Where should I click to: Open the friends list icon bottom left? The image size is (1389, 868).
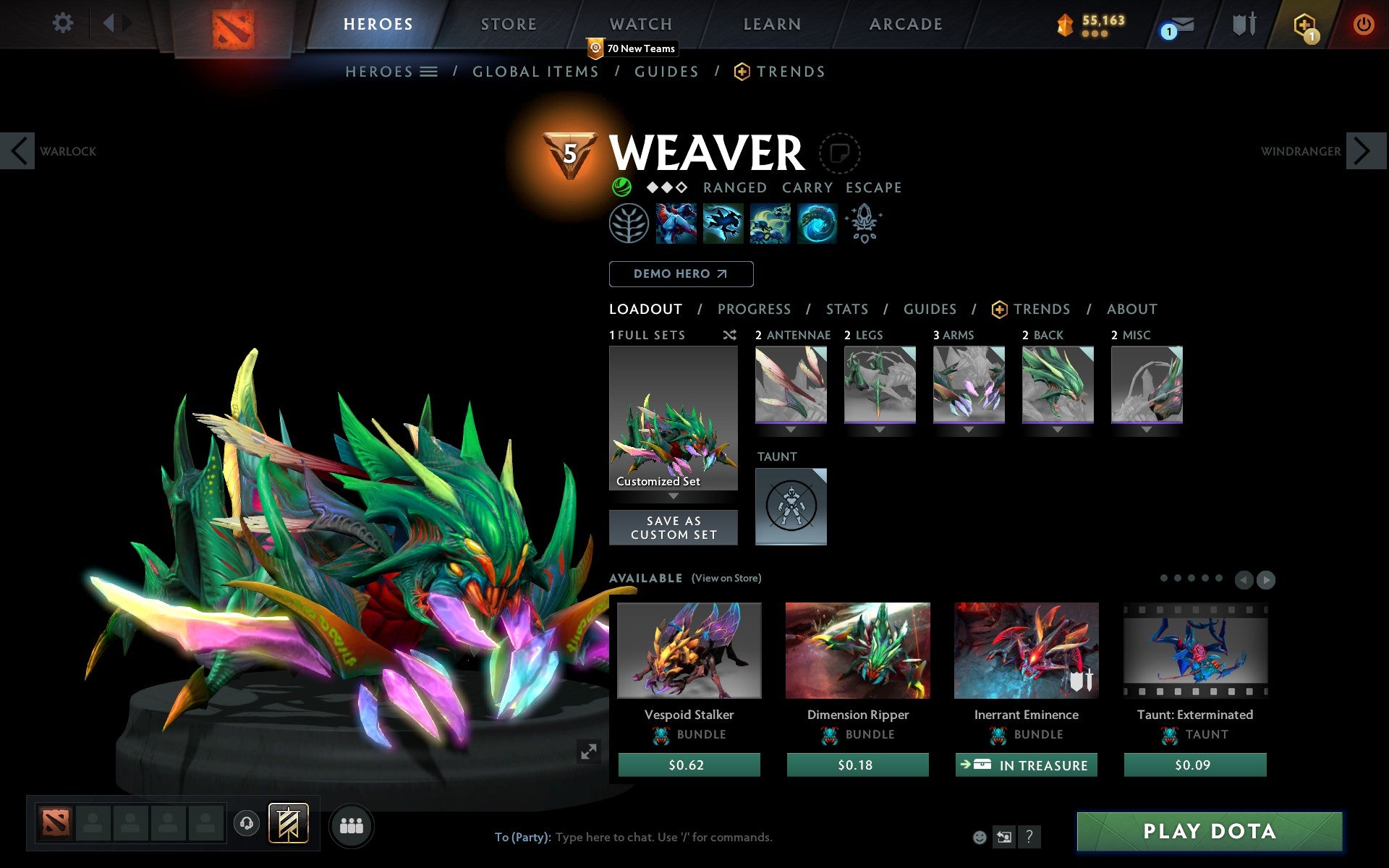(351, 825)
